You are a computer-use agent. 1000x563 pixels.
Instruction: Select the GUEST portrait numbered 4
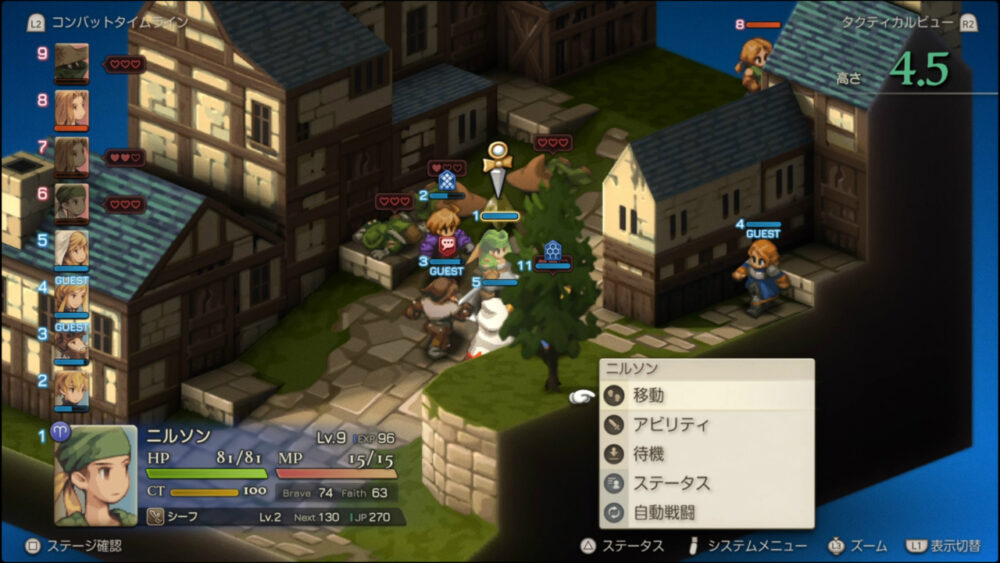pyautogui.click(x=71, y=296)
